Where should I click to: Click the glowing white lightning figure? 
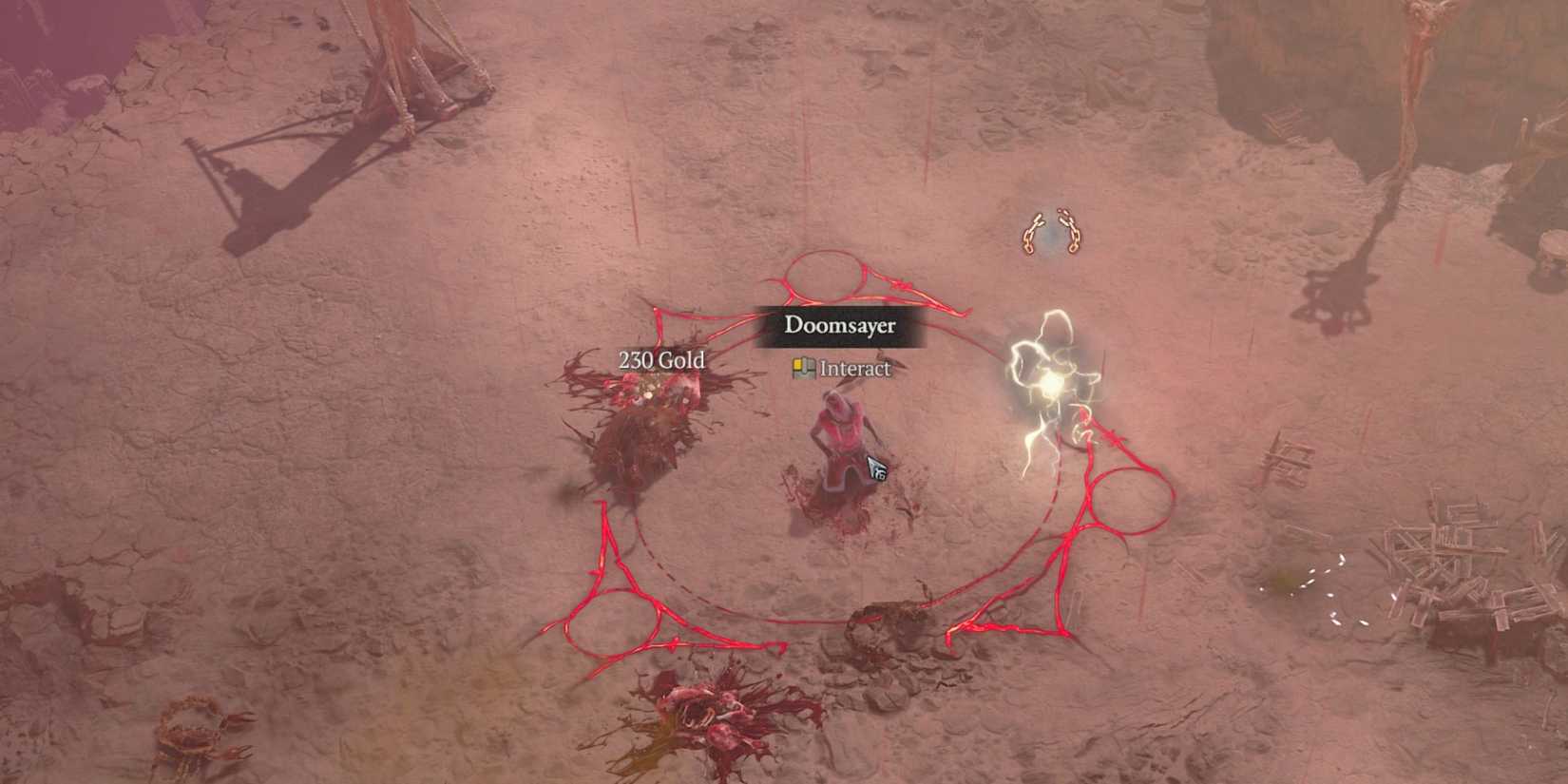click(1050, 375)
